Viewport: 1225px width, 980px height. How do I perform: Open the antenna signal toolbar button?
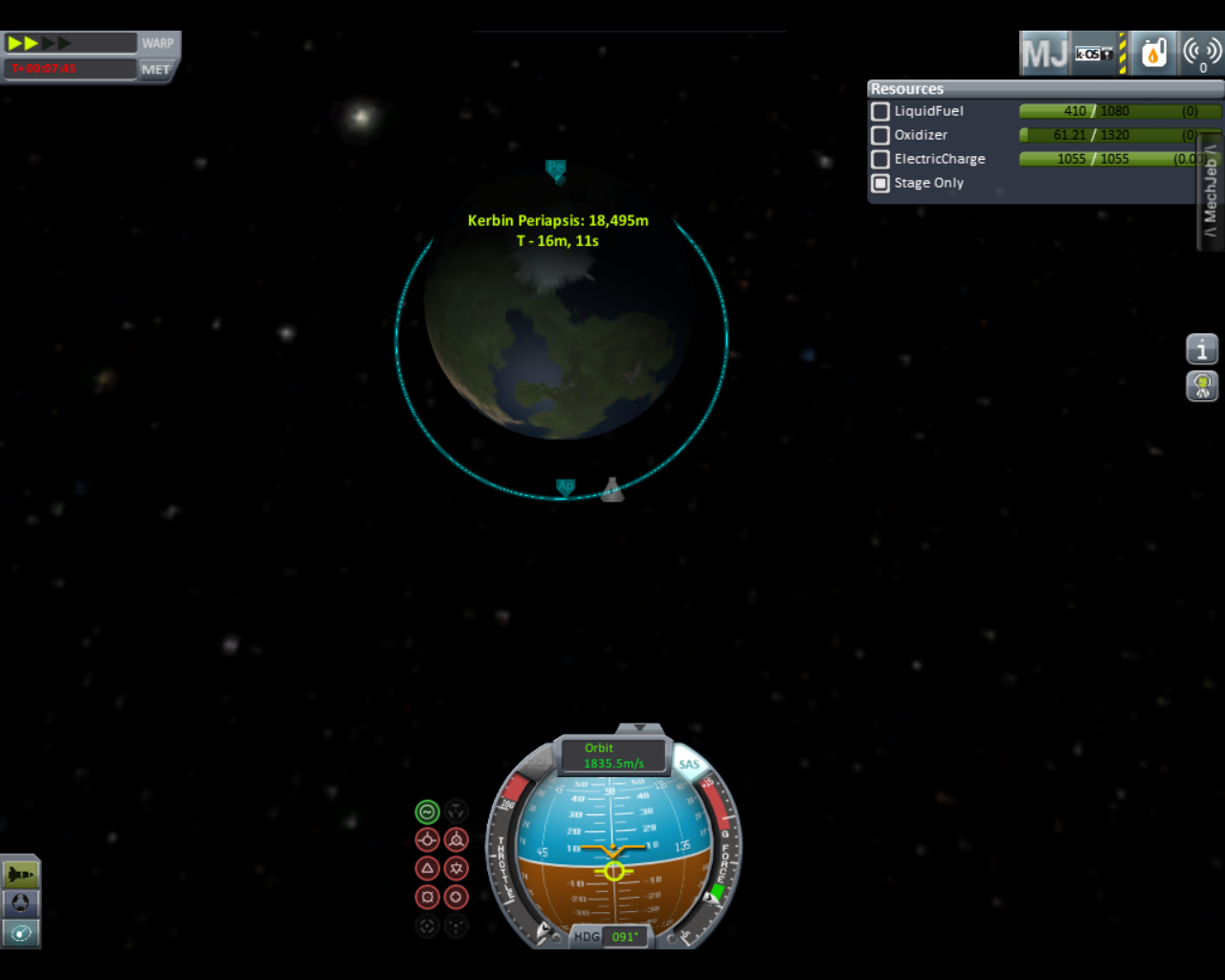click(1202, 54)
